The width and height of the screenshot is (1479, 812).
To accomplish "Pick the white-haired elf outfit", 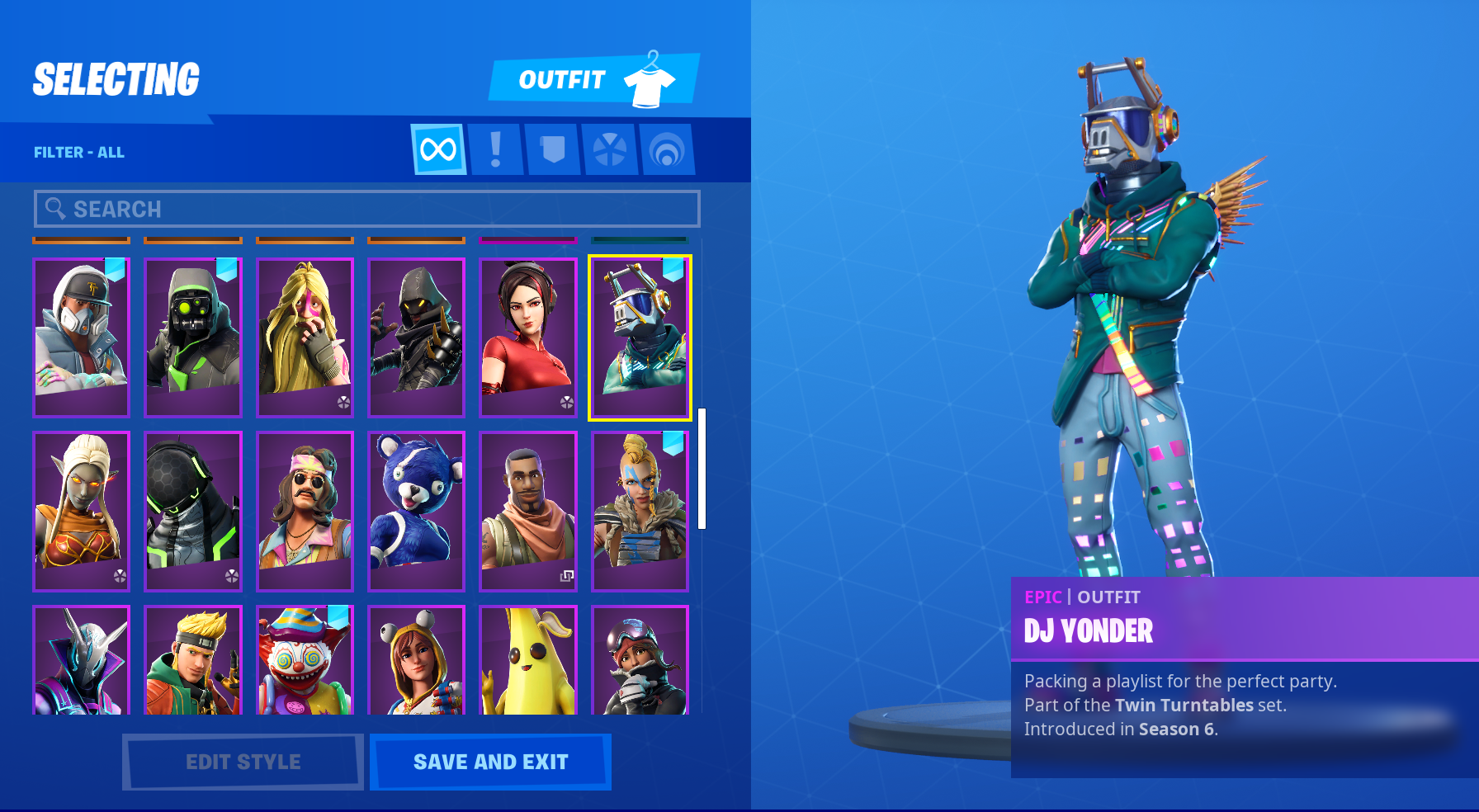I will point(81,511).
